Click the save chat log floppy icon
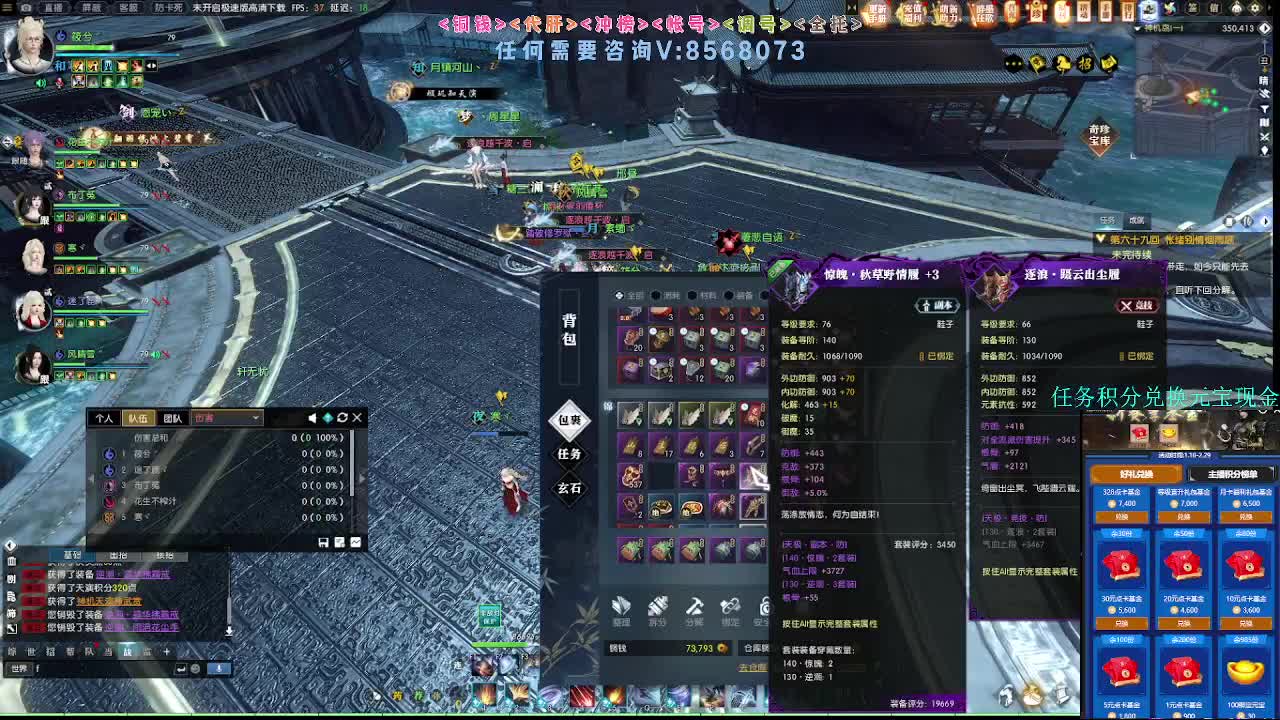This screenshot has width=1280, height=720. click(323, 542)
